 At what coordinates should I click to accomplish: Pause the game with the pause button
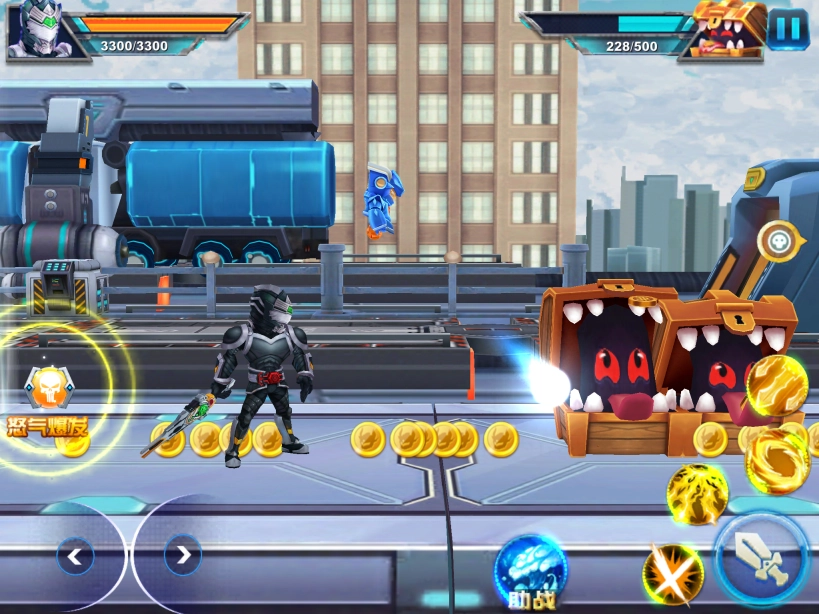click(x=788, y=28)
